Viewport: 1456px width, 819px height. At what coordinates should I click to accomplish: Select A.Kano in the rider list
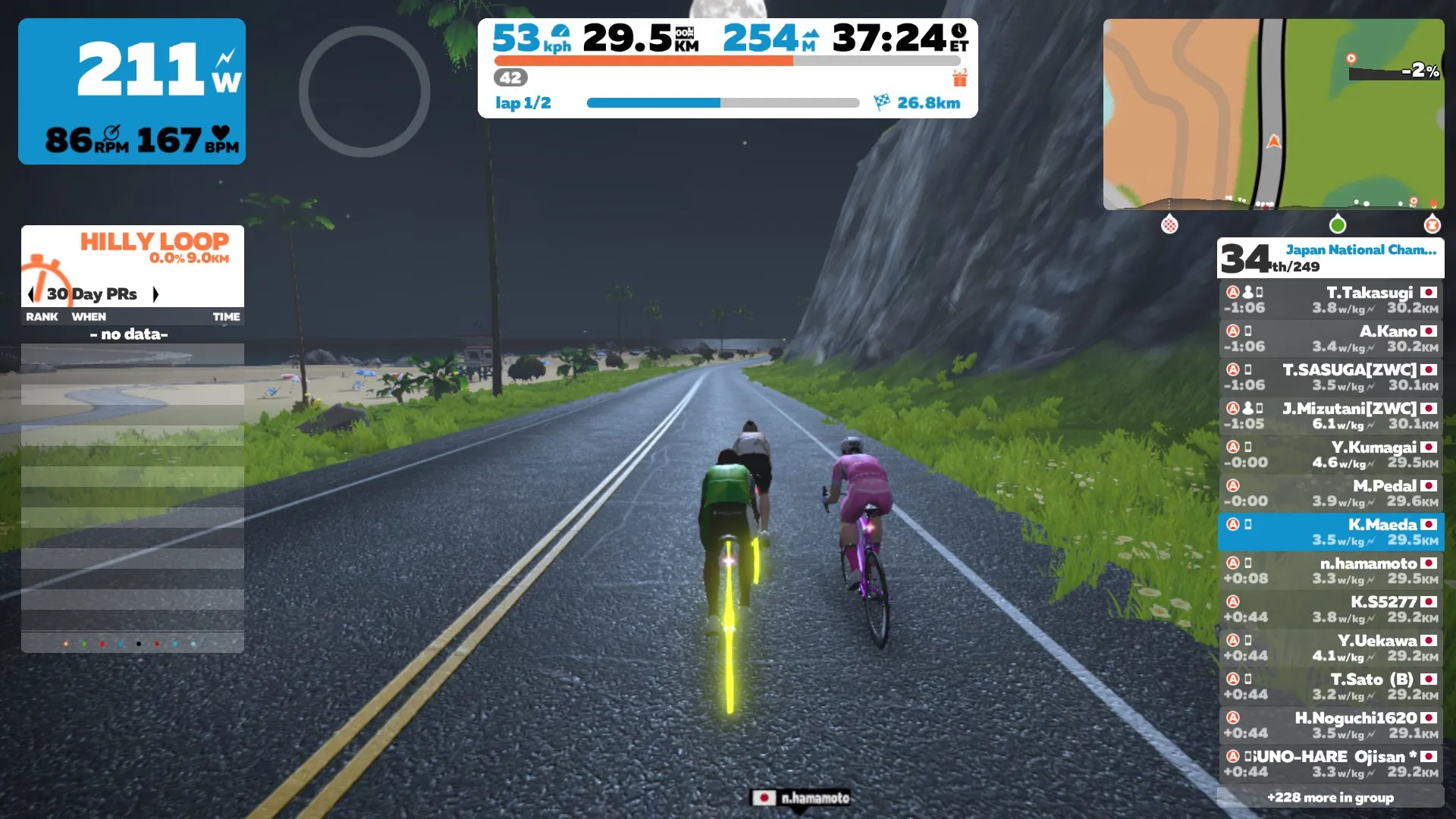[1330, 339]
